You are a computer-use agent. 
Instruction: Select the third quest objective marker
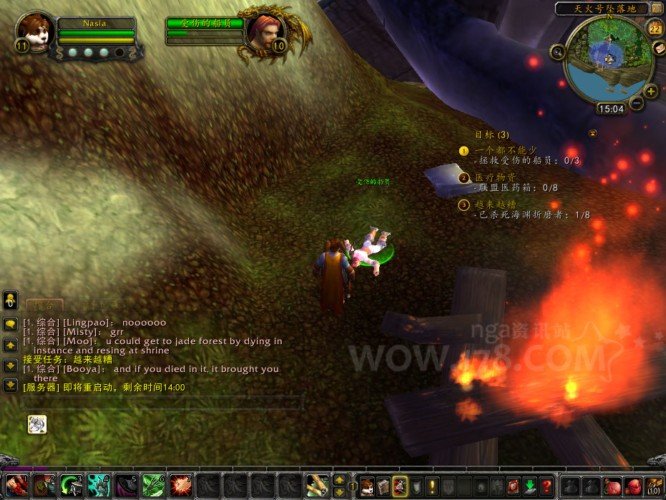click(x=464, y=205)
